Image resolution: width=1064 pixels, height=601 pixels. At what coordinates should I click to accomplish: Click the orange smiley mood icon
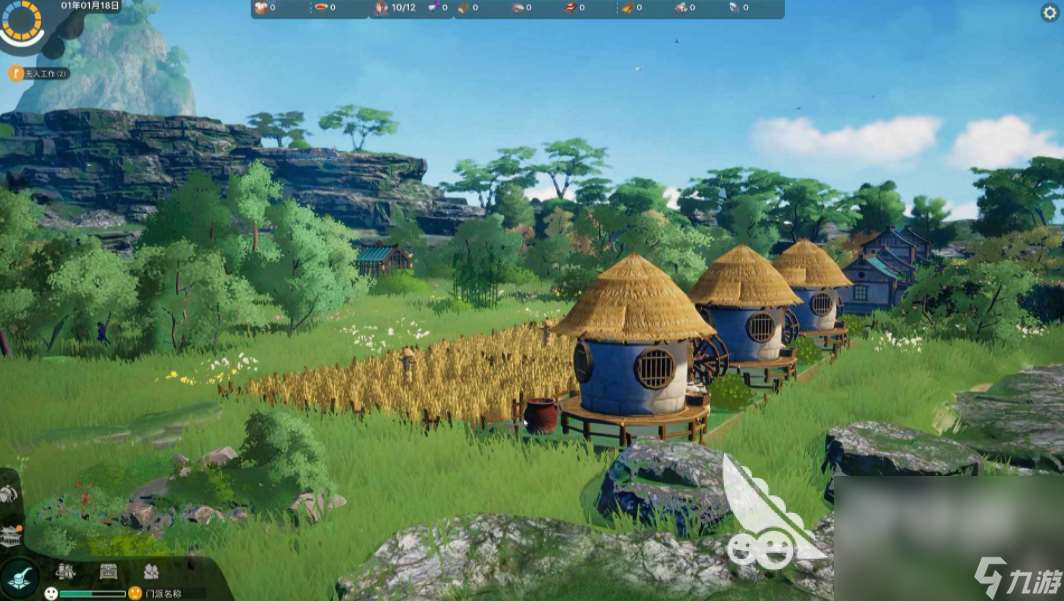(x=135, y=593)
